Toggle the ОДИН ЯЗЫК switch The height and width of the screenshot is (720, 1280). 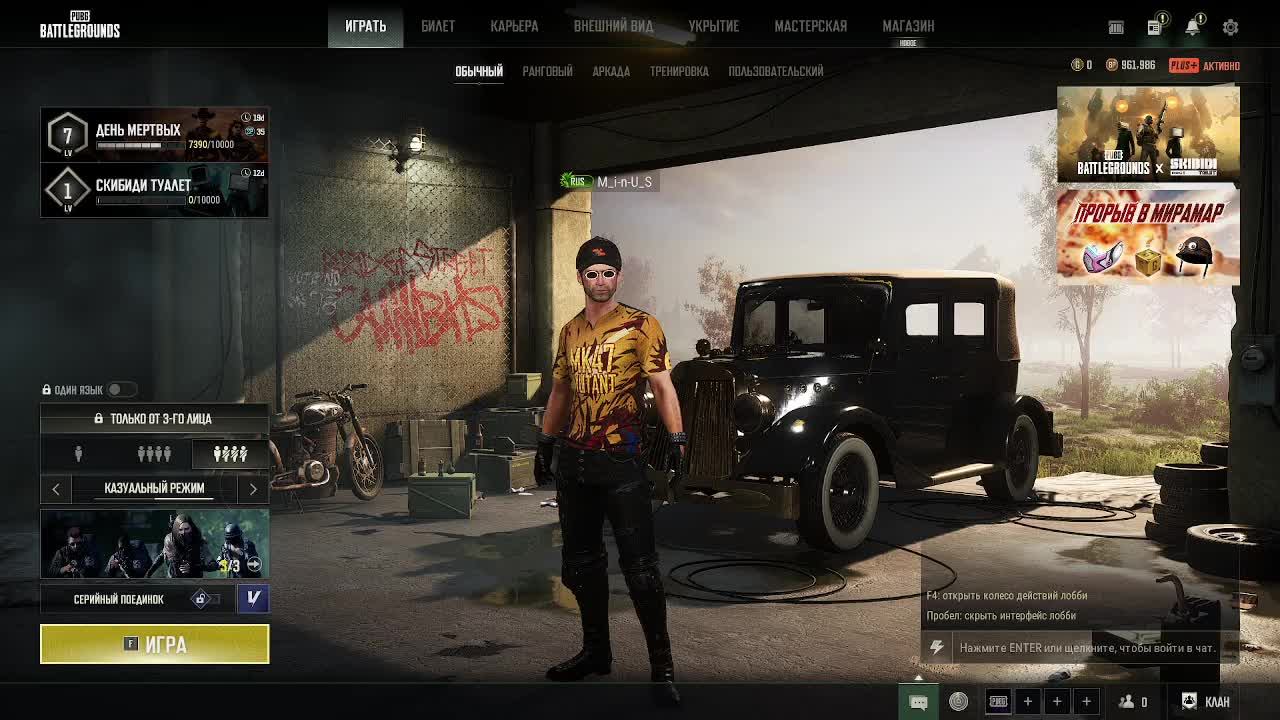(120, 389)
